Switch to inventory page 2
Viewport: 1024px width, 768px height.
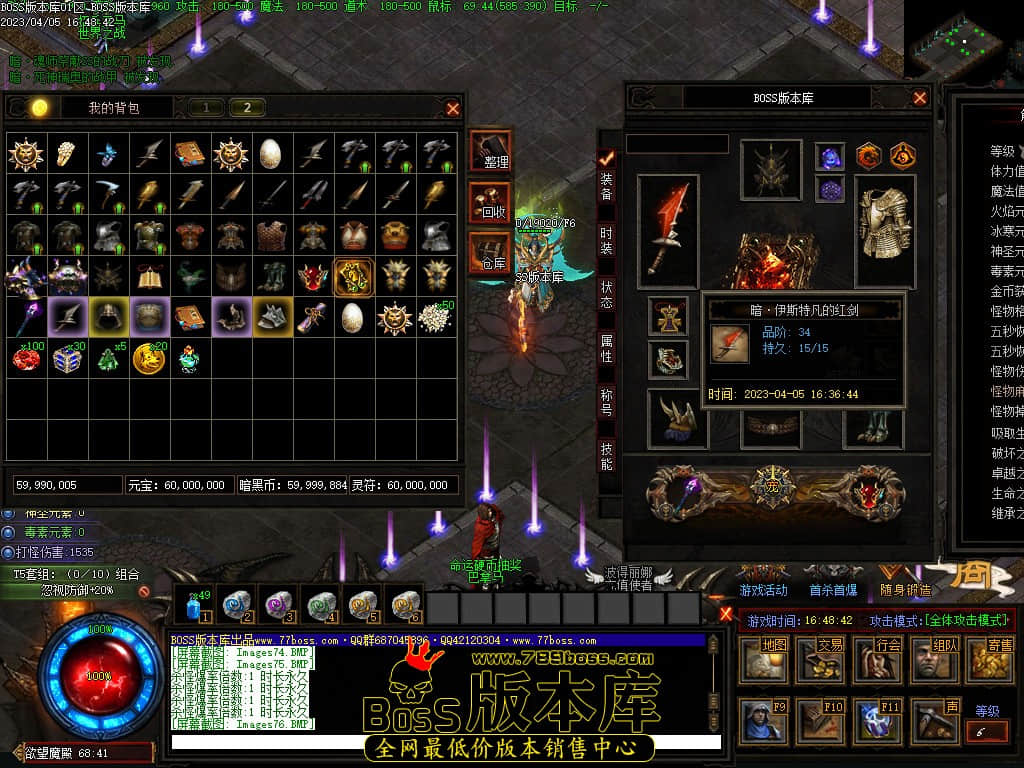pyautogui.click(x=247, y=108)
